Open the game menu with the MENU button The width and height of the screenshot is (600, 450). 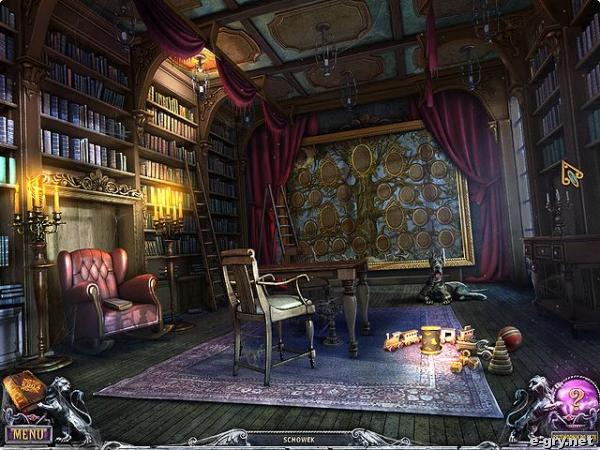pos(27,434)
